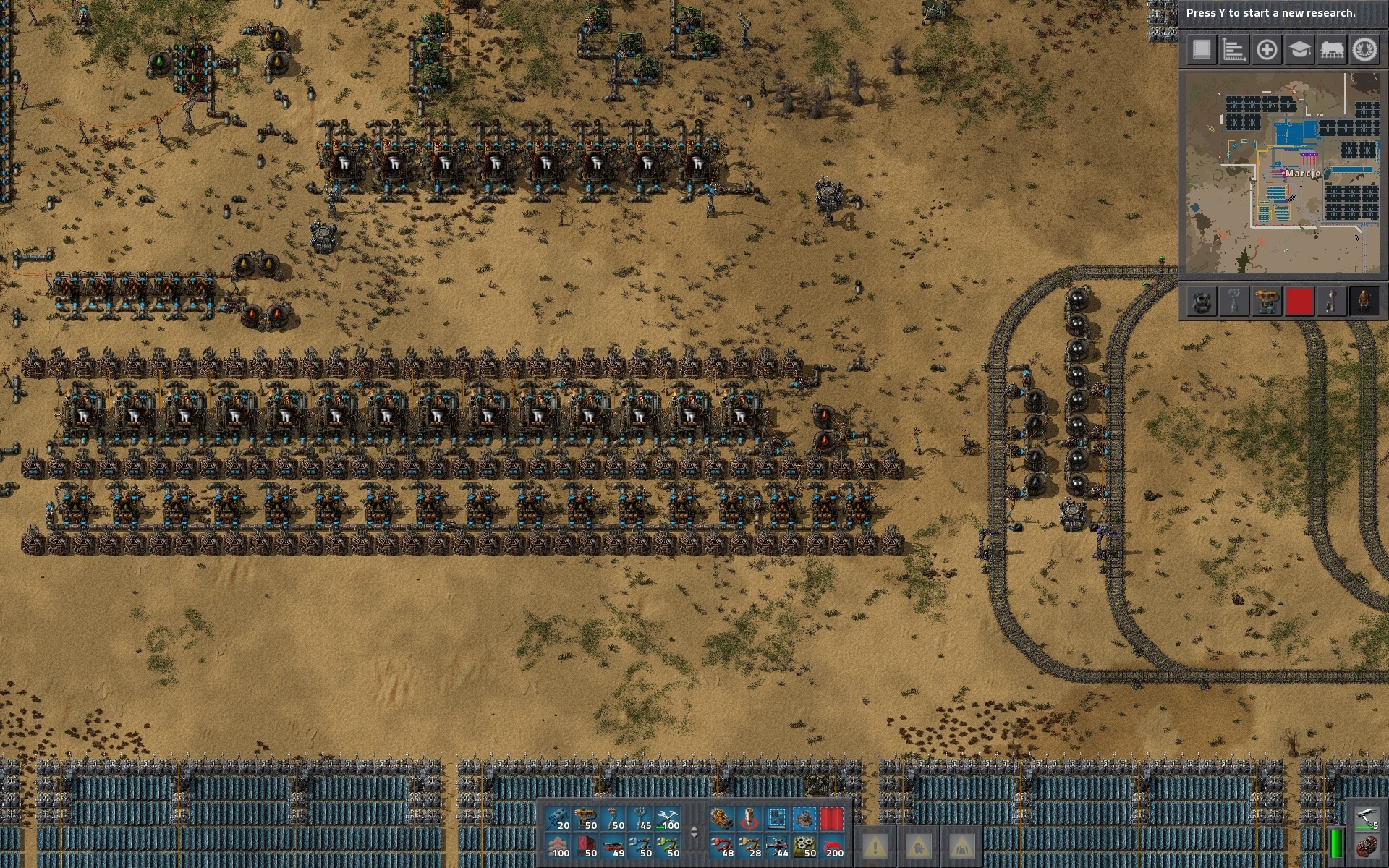Image resolution: width=1389 pixels, height=868 pixels.
Task: Choose the red wire stack of 200
Action: pos(832,846)
